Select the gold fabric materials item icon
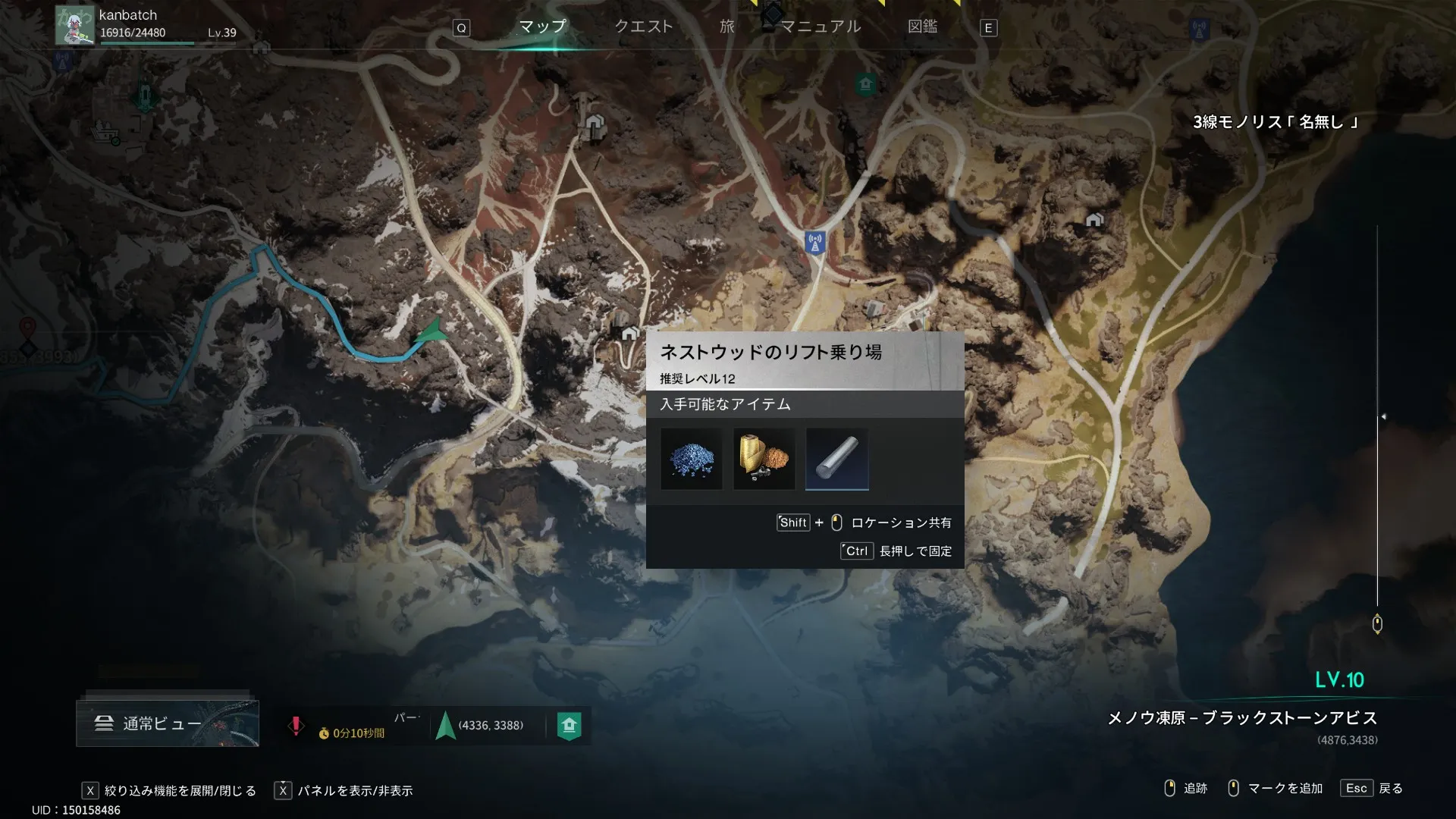 pos(764,459)
